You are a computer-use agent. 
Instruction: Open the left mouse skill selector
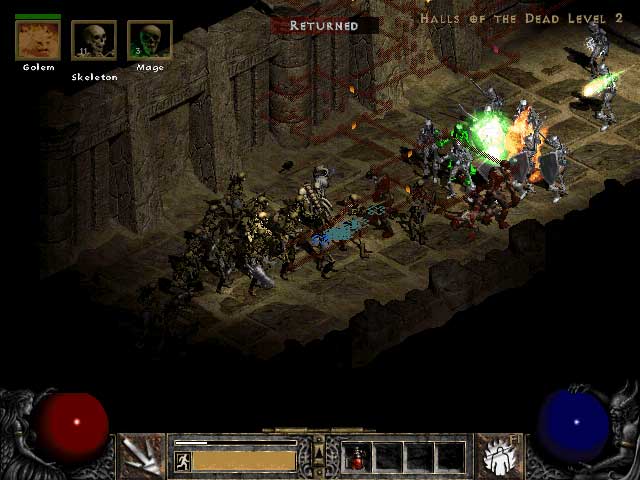[x=142, y=455]
